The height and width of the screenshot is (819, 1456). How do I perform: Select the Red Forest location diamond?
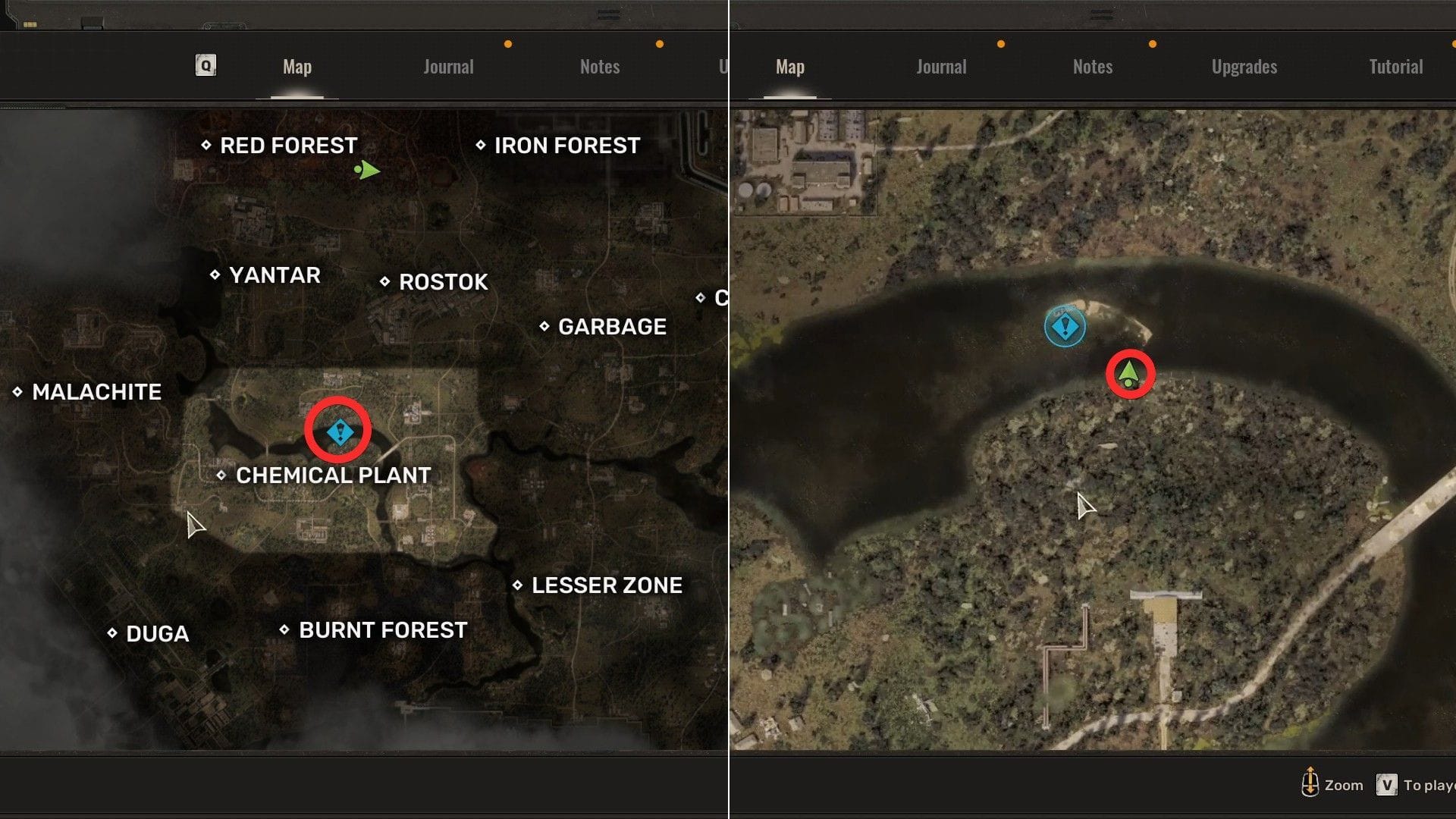click(x=206, y=146)
